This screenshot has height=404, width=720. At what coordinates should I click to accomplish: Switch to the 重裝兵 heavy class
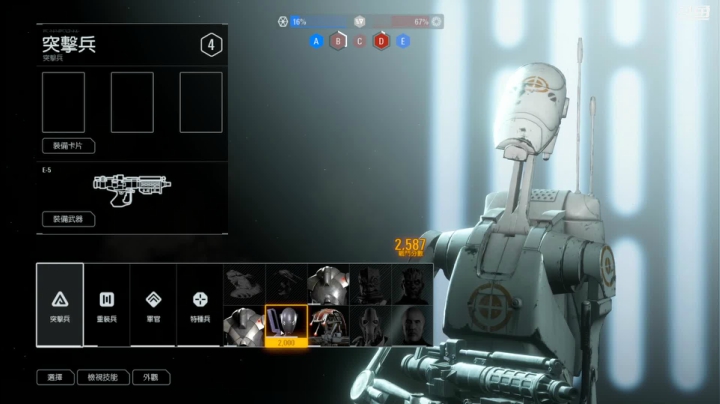coord(106,304)
